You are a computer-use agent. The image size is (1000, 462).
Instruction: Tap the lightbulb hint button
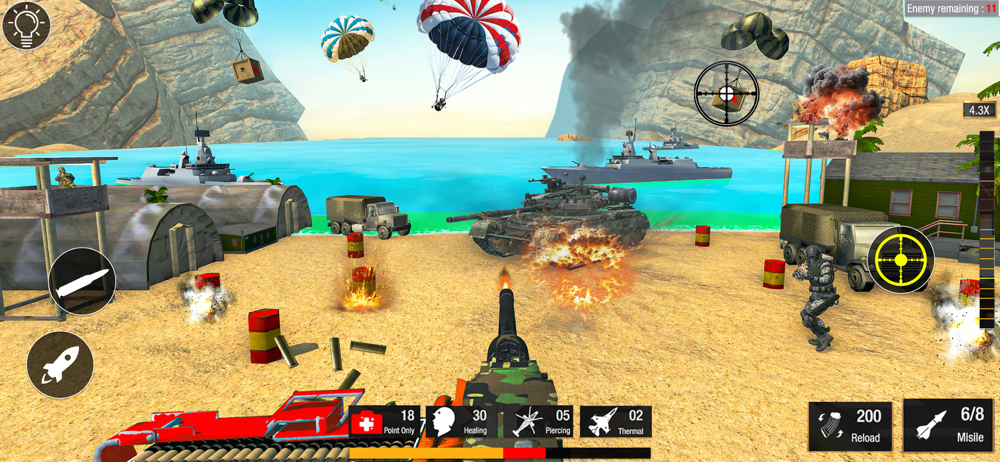pos(26,26)
